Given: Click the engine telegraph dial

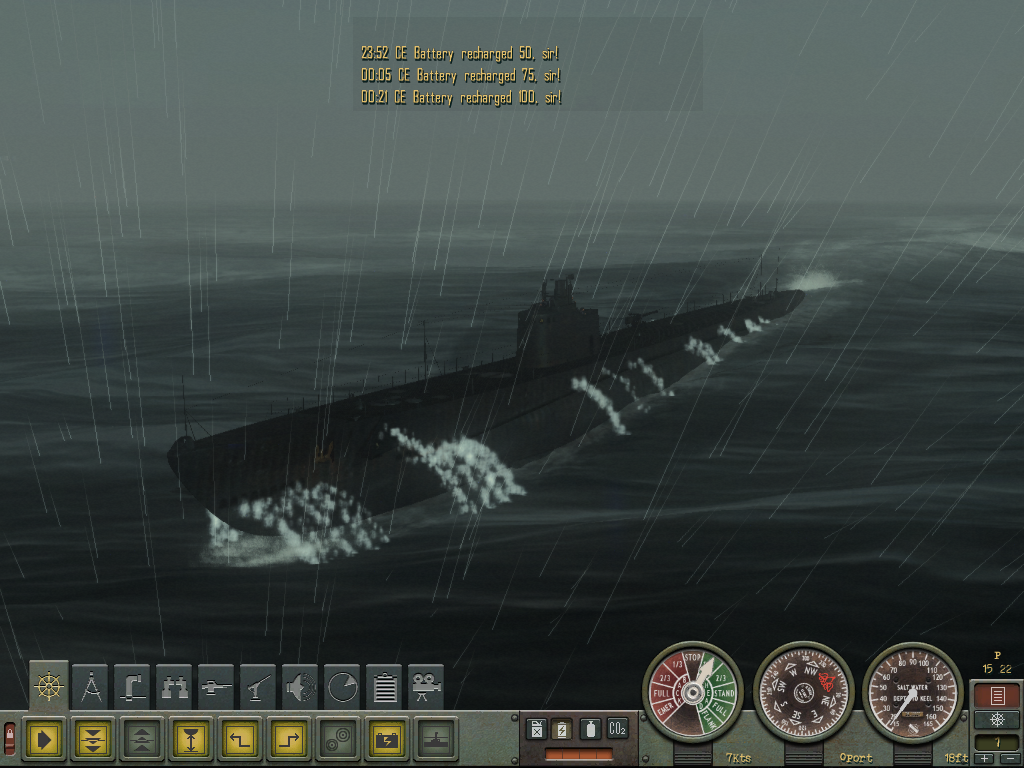Looking at the screenshot, I should [693, 691].
